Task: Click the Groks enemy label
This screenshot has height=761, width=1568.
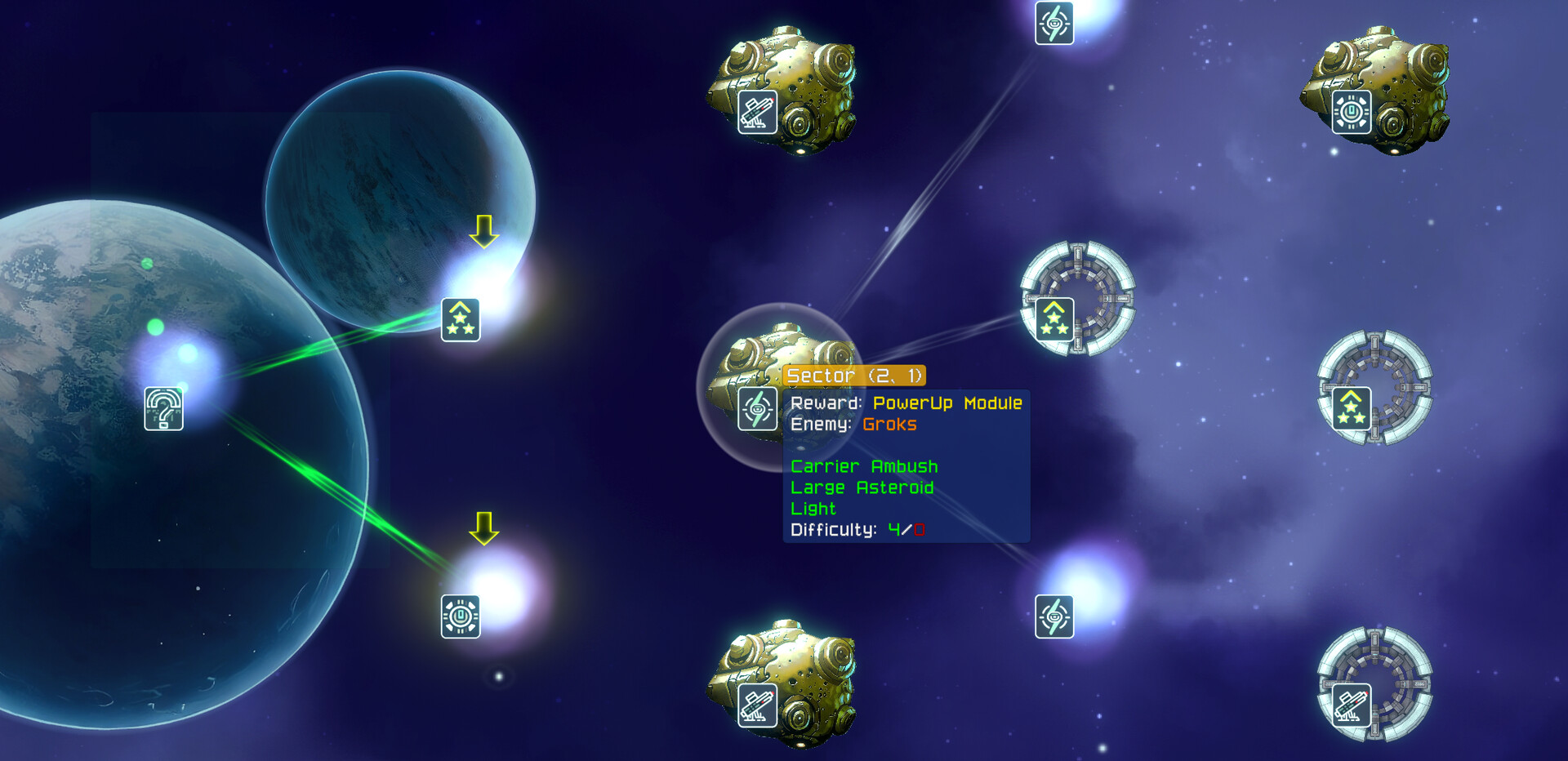Action: tap(889, 424)
